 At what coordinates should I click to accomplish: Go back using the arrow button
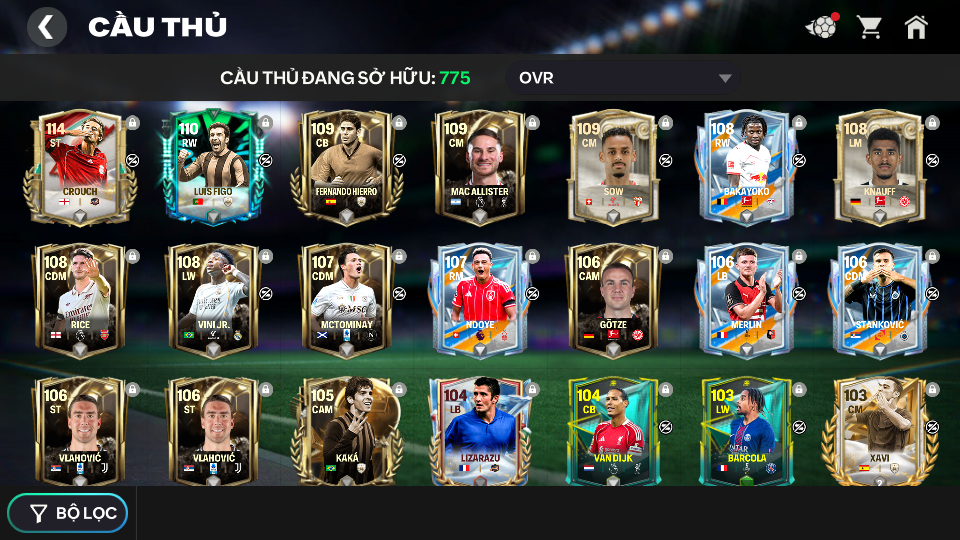pos(46,27)
